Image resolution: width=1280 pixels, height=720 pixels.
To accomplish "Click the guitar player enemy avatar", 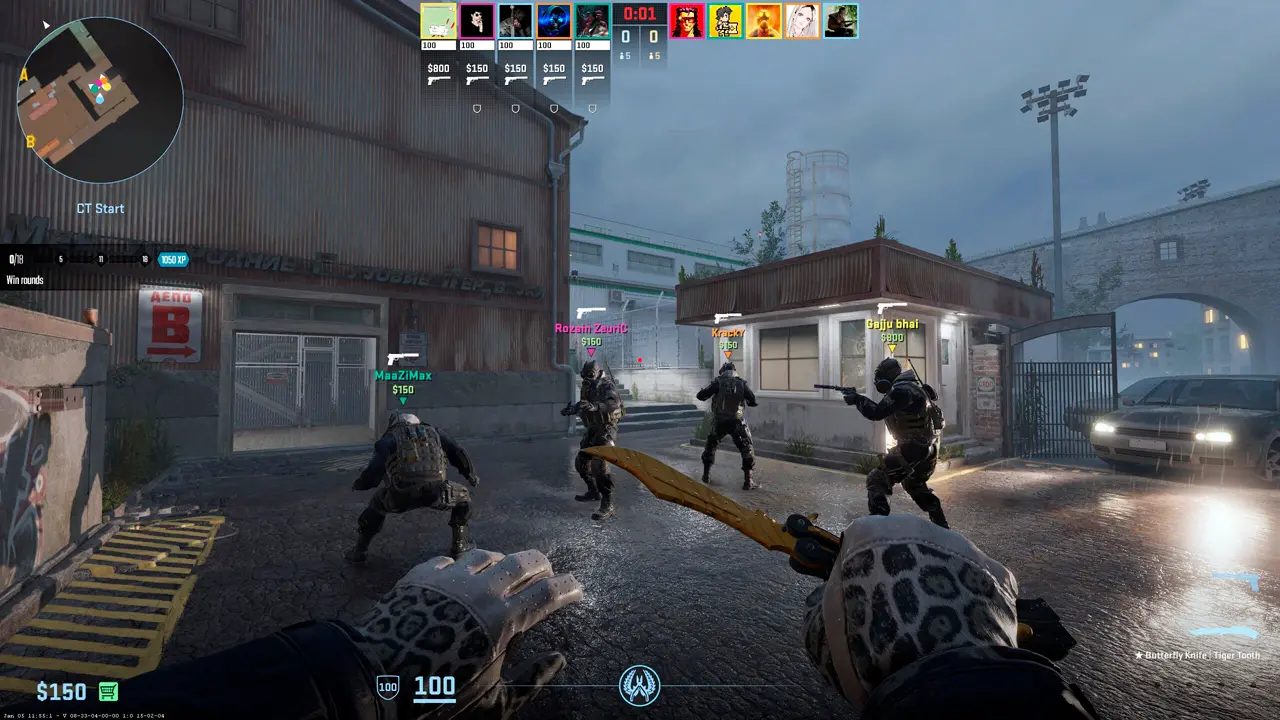I will [841, 21].
